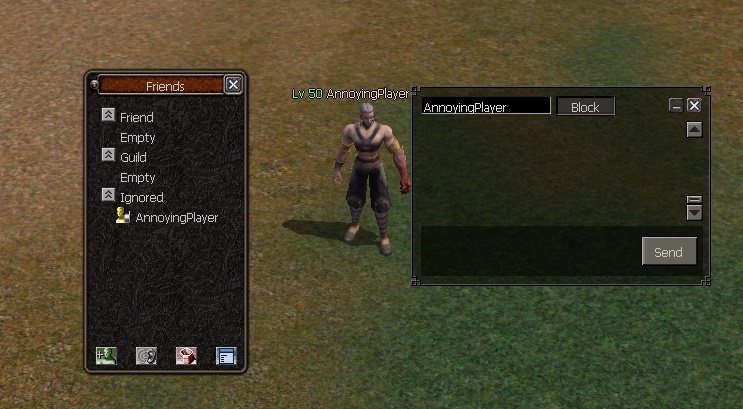
Task: Close the whisper chat window
Action: pyautogui.click(x=694, y=106)
